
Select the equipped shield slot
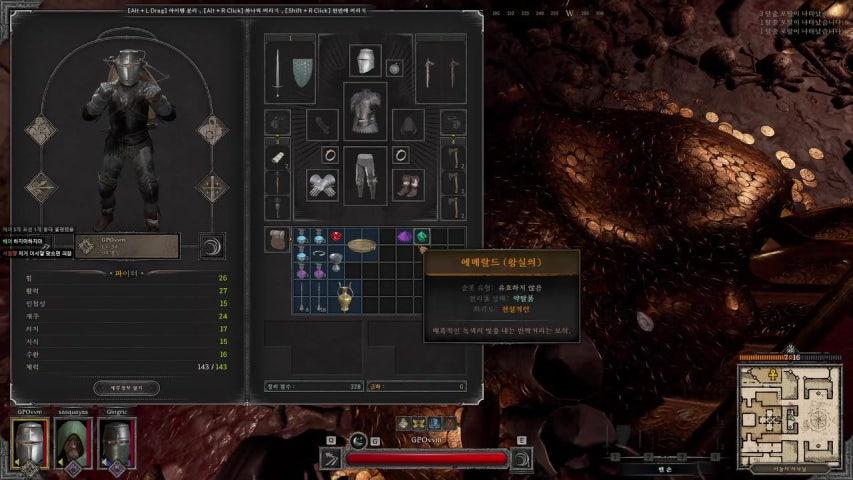pyautogui.click(x=302, y=71)
